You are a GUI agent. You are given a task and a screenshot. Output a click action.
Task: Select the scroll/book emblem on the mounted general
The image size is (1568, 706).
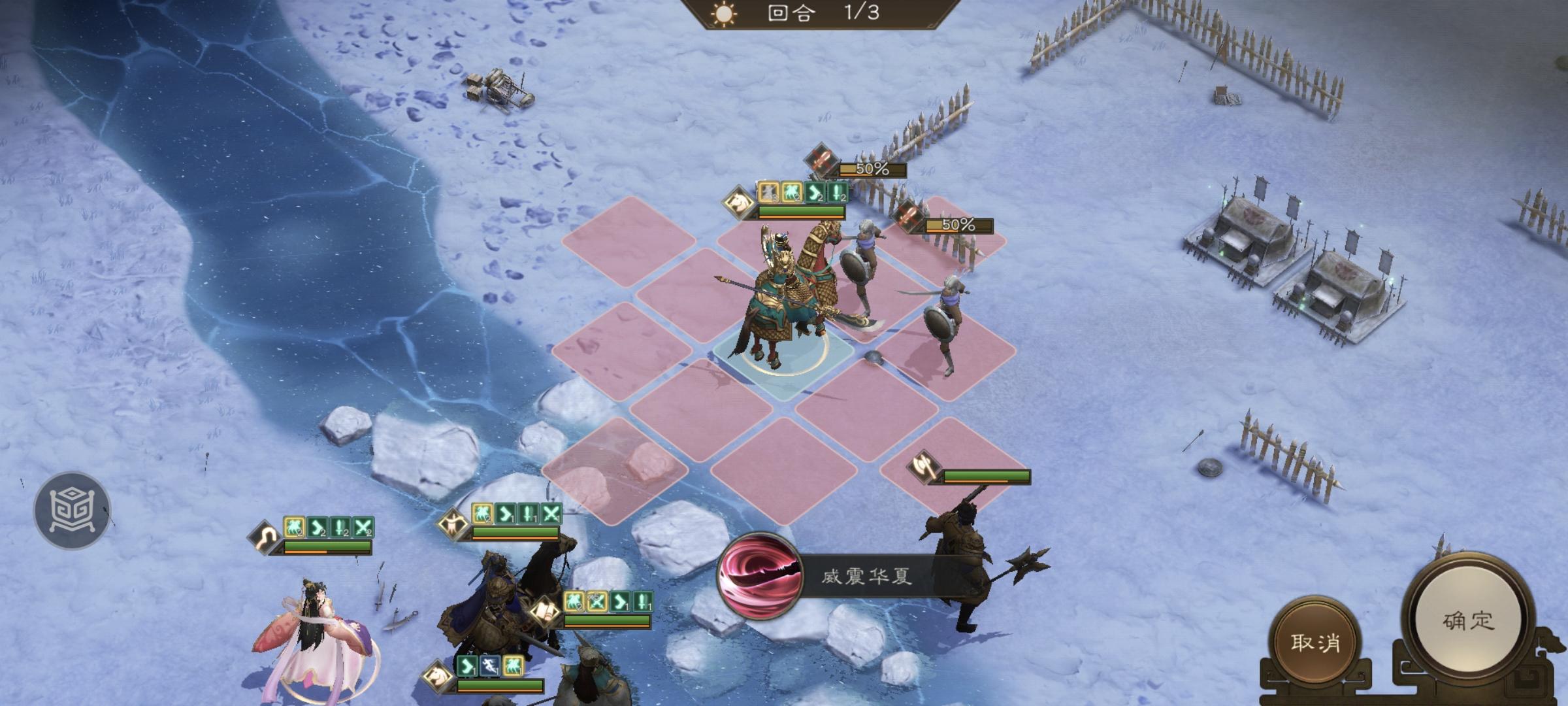[x=544, y=613]
